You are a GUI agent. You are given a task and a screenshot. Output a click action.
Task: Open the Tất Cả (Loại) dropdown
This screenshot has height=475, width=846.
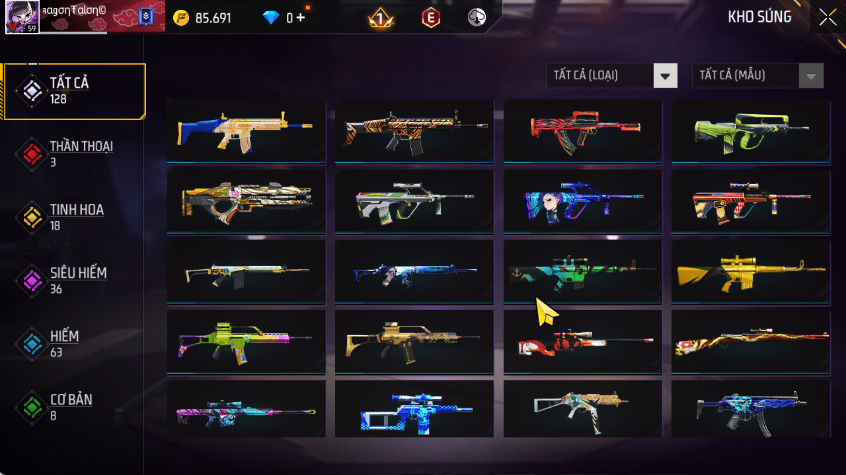coord(665,76)
